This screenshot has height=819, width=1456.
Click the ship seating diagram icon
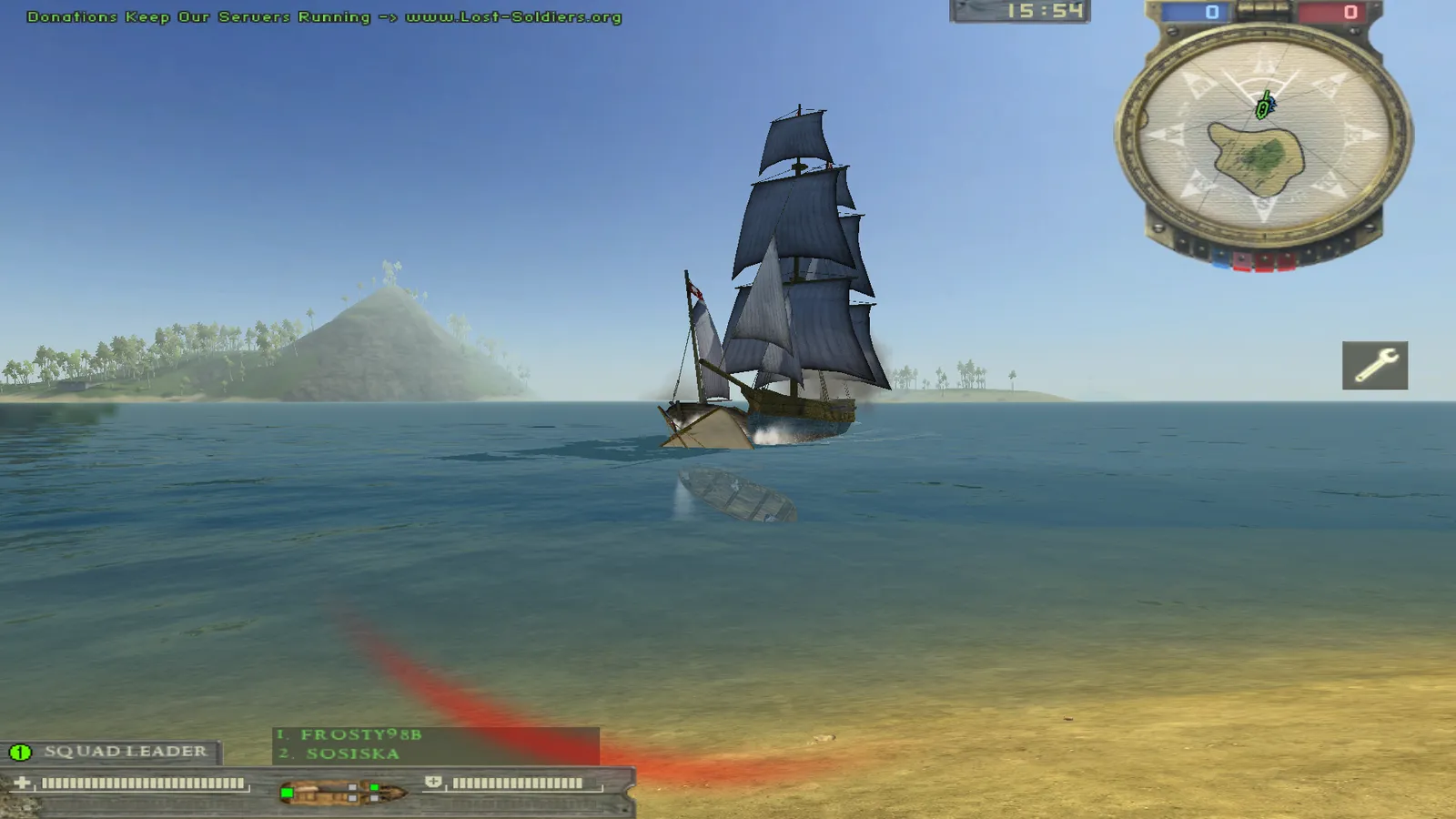pyautogui.click(x=341, y=793)
